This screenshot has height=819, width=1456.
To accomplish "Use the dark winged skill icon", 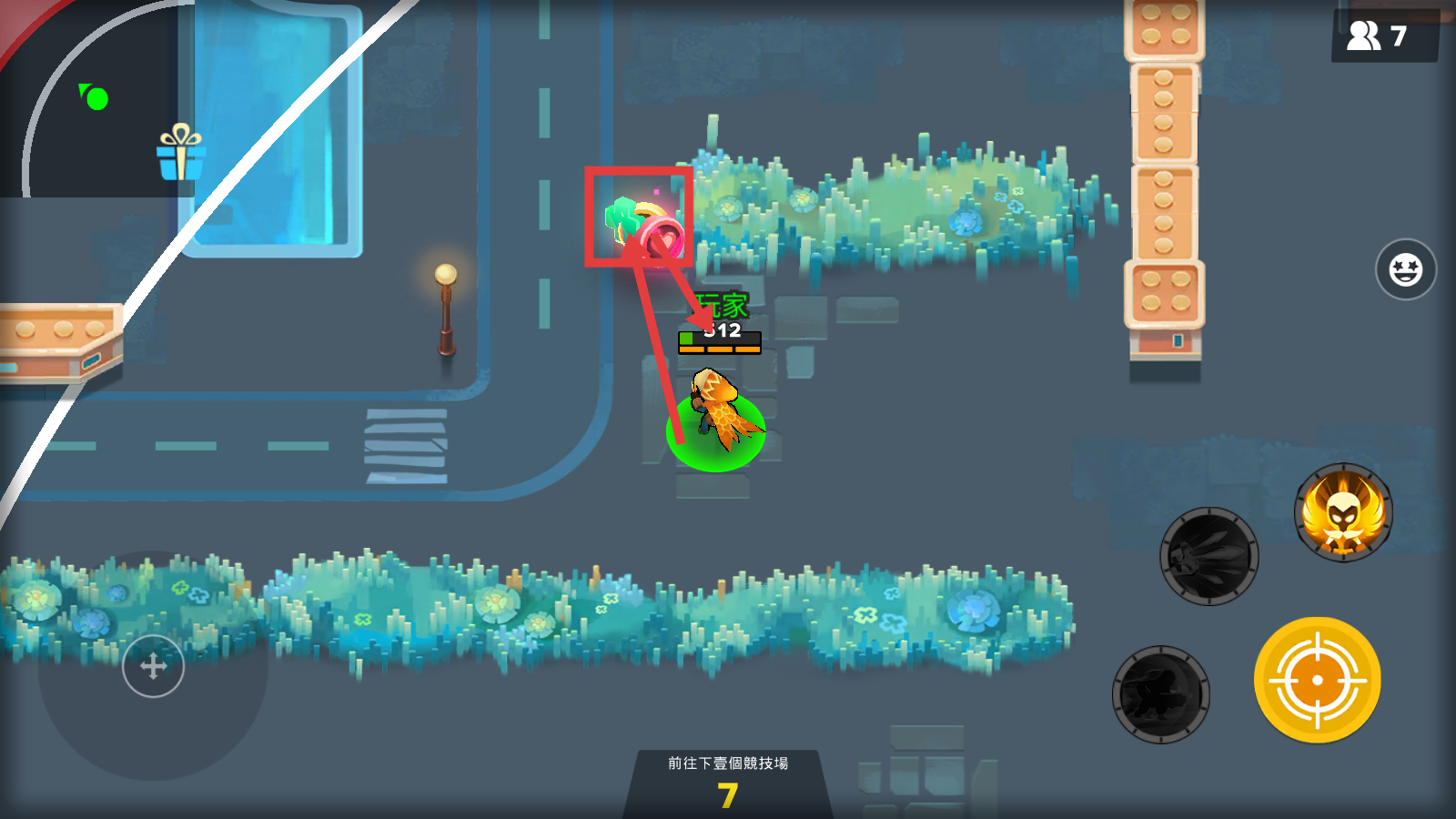I will tap(1208, 556).
